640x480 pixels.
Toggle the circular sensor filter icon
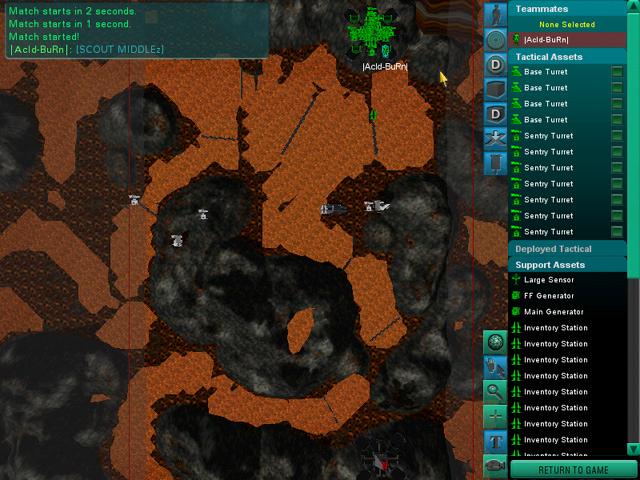tap(496, 39)
